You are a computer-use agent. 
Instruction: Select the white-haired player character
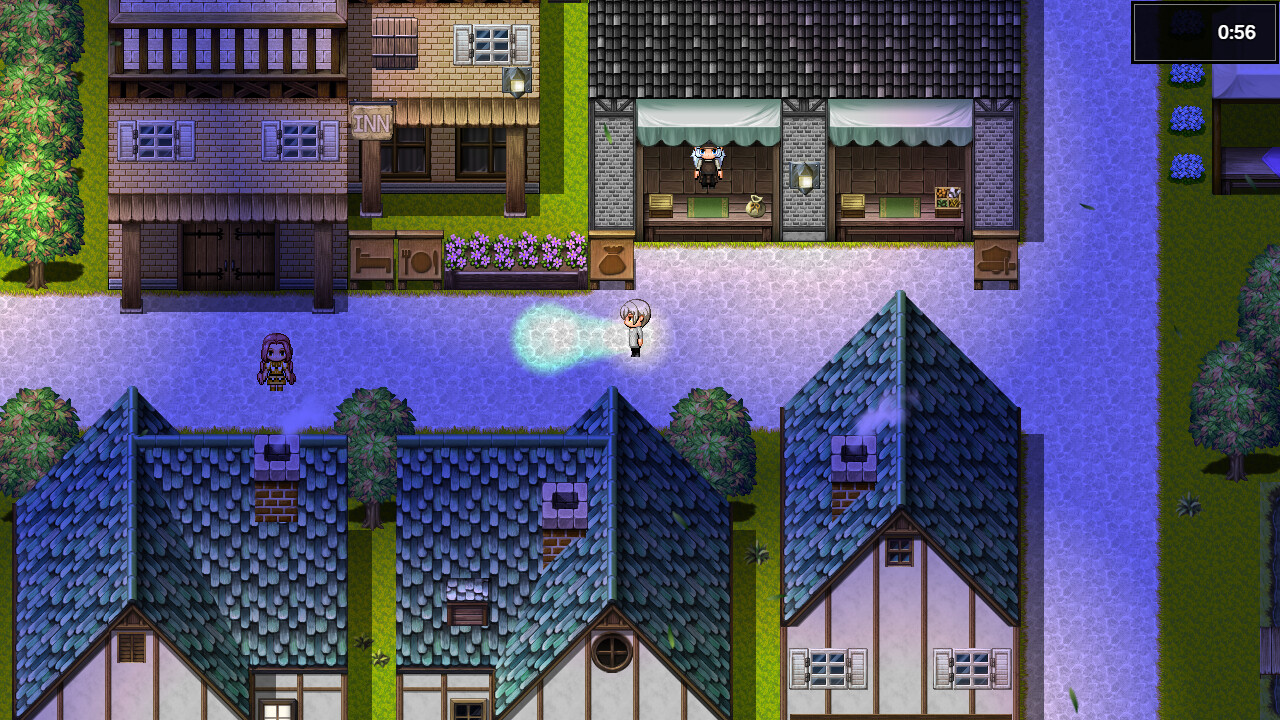tap(635, 325)
